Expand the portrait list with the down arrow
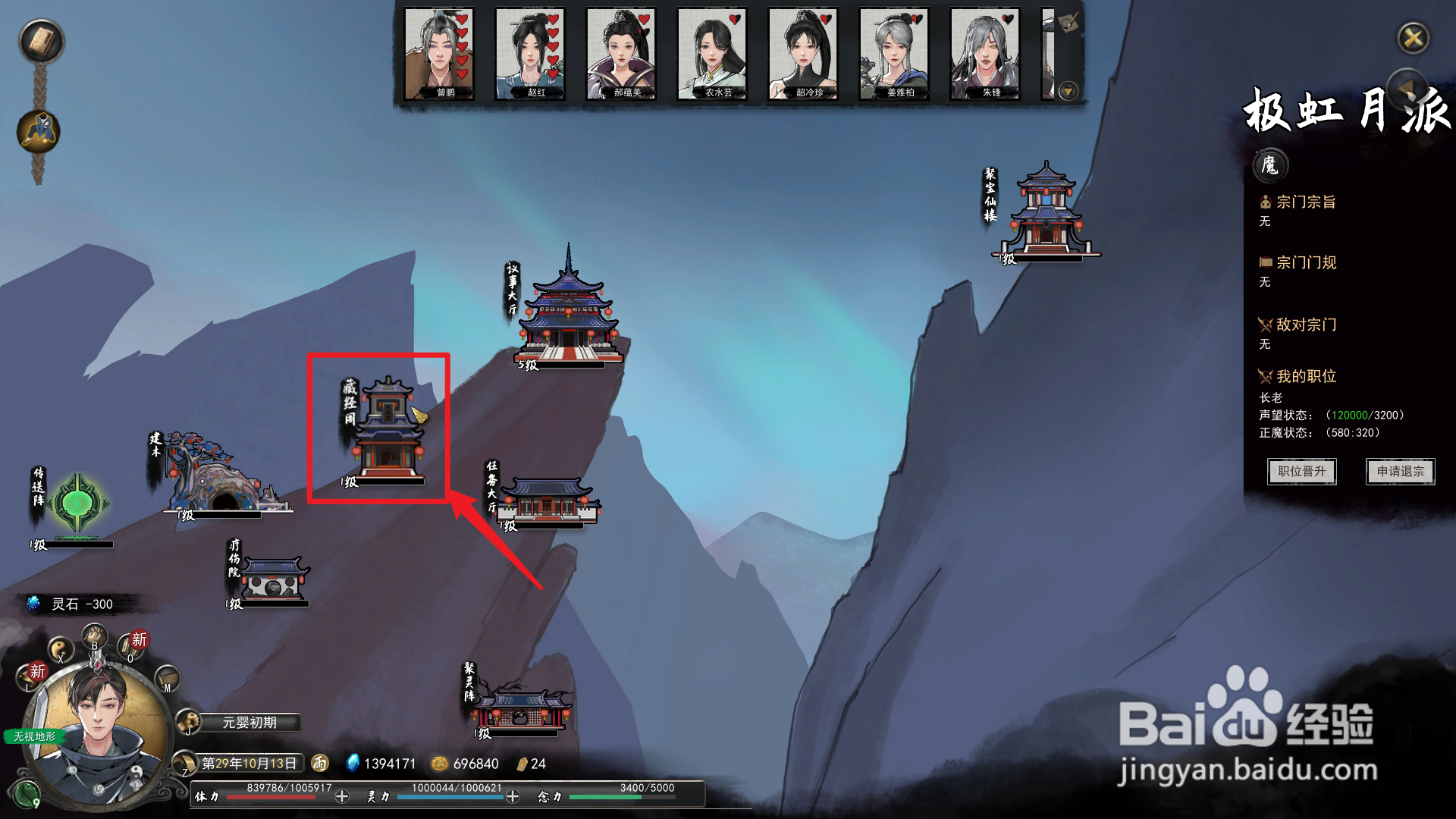This screenshot has width=1456, height=819. coord(1068,92)
